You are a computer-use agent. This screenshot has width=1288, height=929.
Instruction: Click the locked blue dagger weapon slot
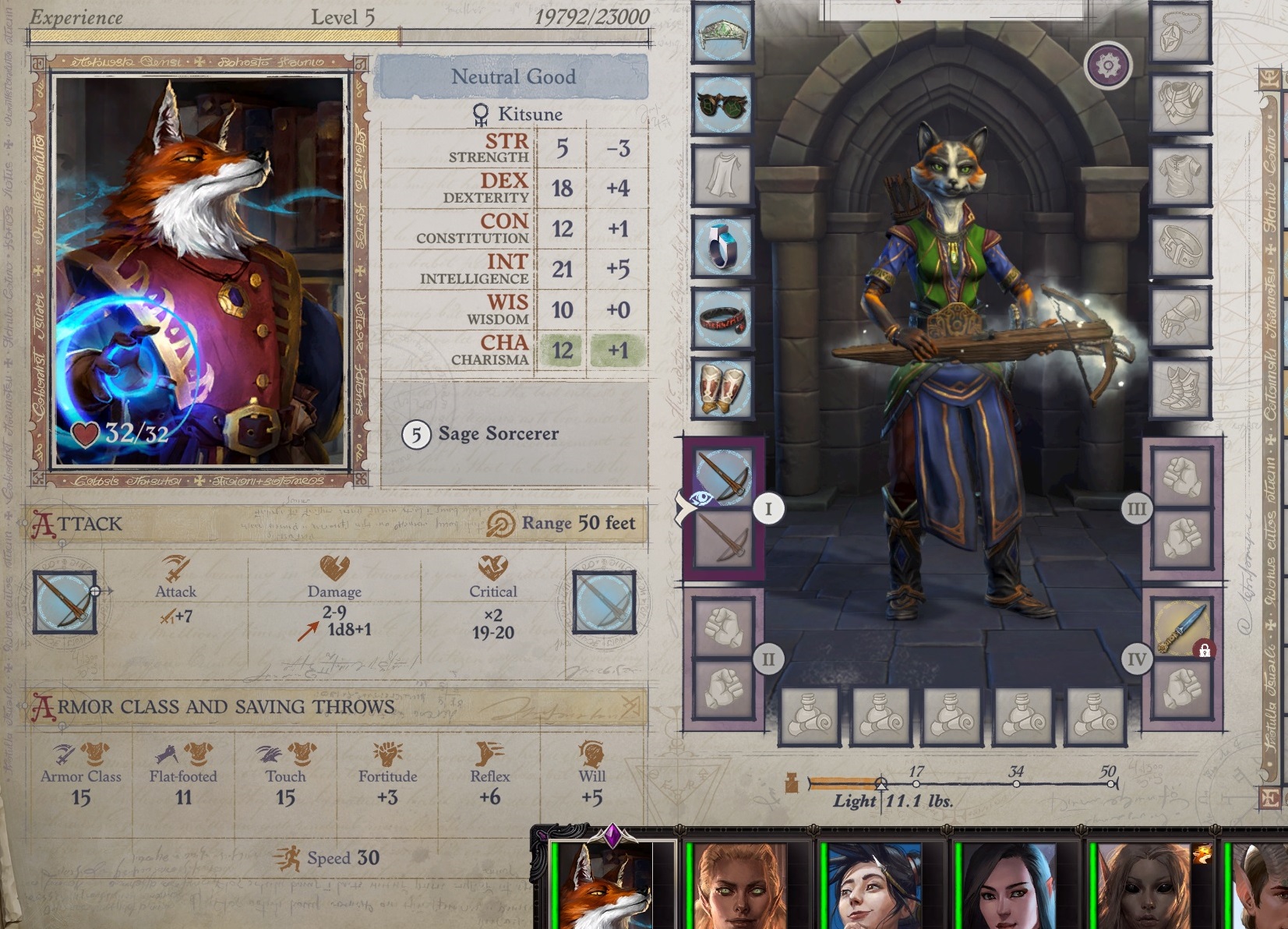pyautogui.click(x=1181, y=628)
